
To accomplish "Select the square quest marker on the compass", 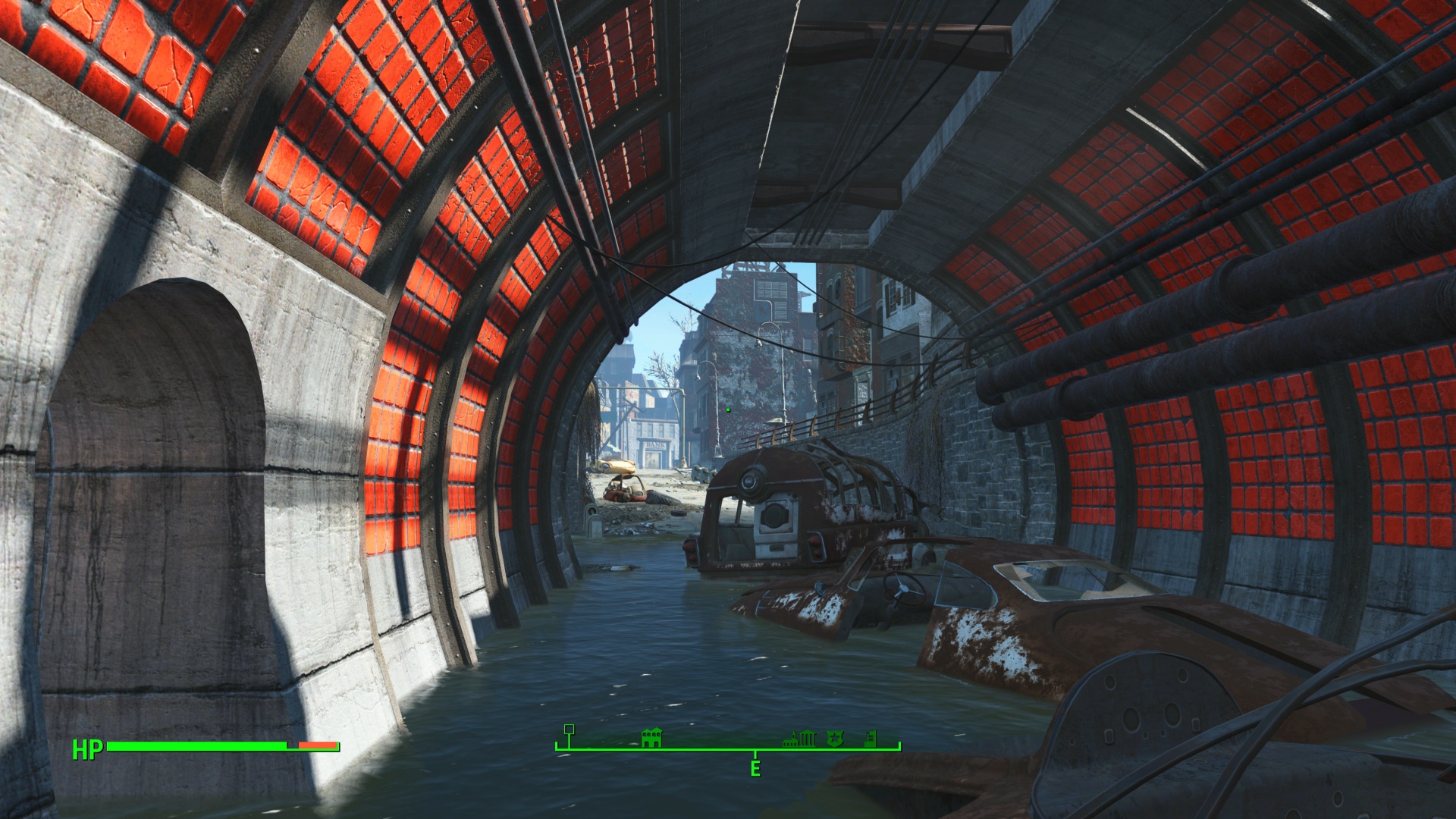I will pos(570,730).
